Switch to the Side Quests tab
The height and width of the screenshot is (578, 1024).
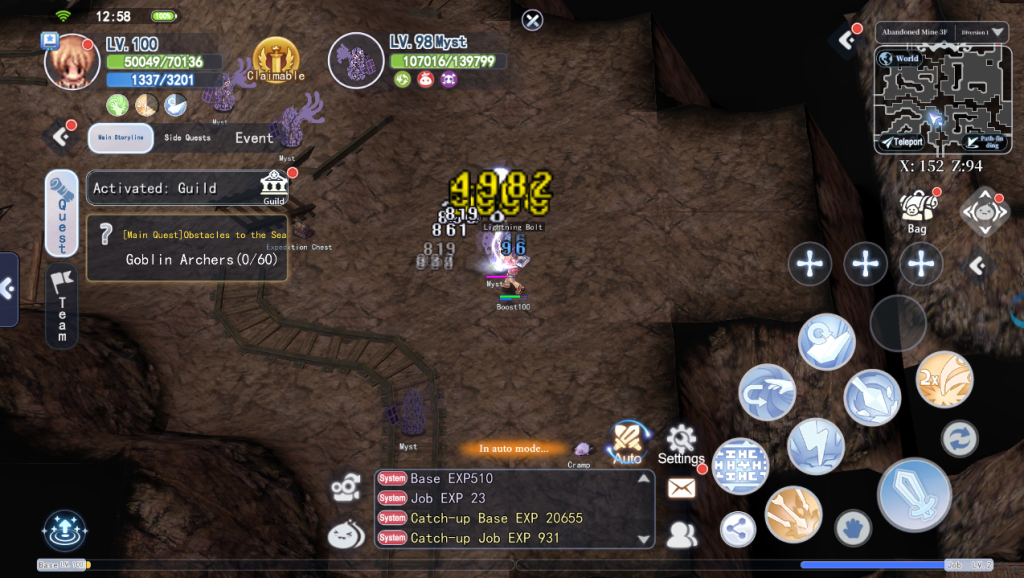click(x=187, y=138)
